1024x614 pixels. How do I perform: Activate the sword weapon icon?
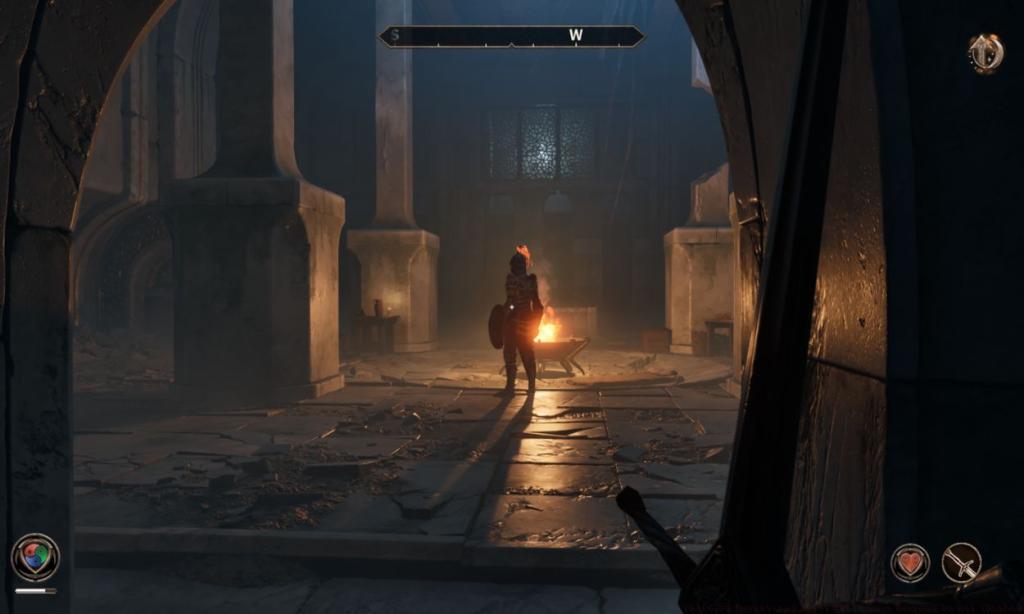tap(961, 562)
